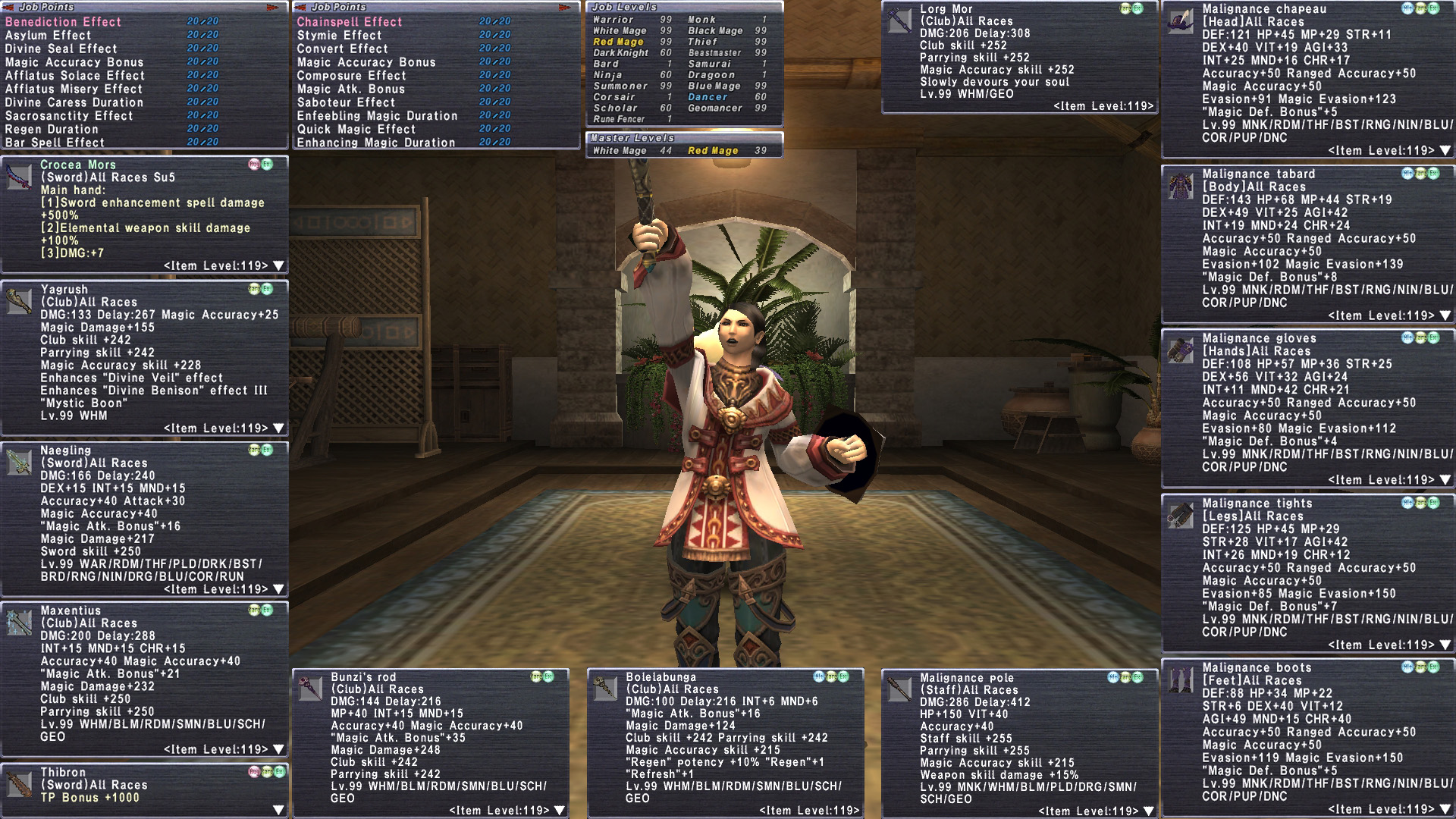This screenshot has width=1456, height=819.
Task: Select Saboteur Effect in the job points list
Action: pyautogui.click(x=346, y=102)
